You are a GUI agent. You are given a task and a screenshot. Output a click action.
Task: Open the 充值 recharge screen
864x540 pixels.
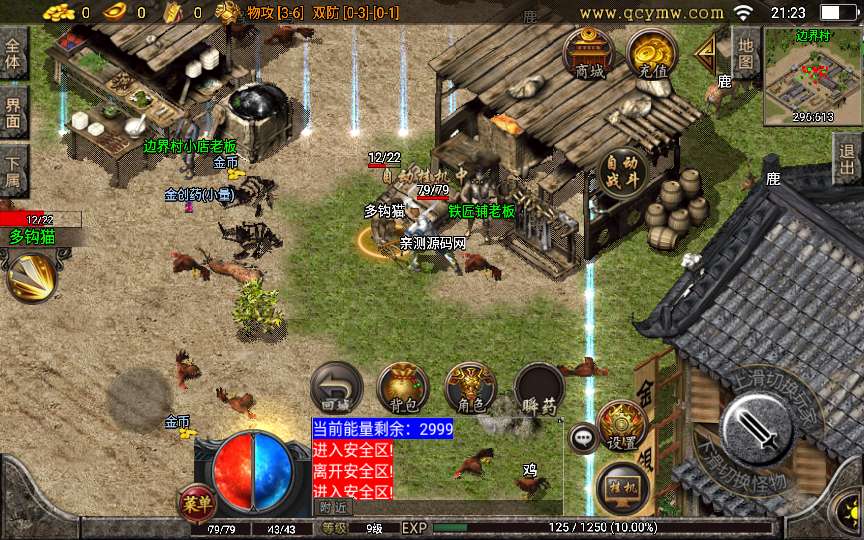click(652, 54)
